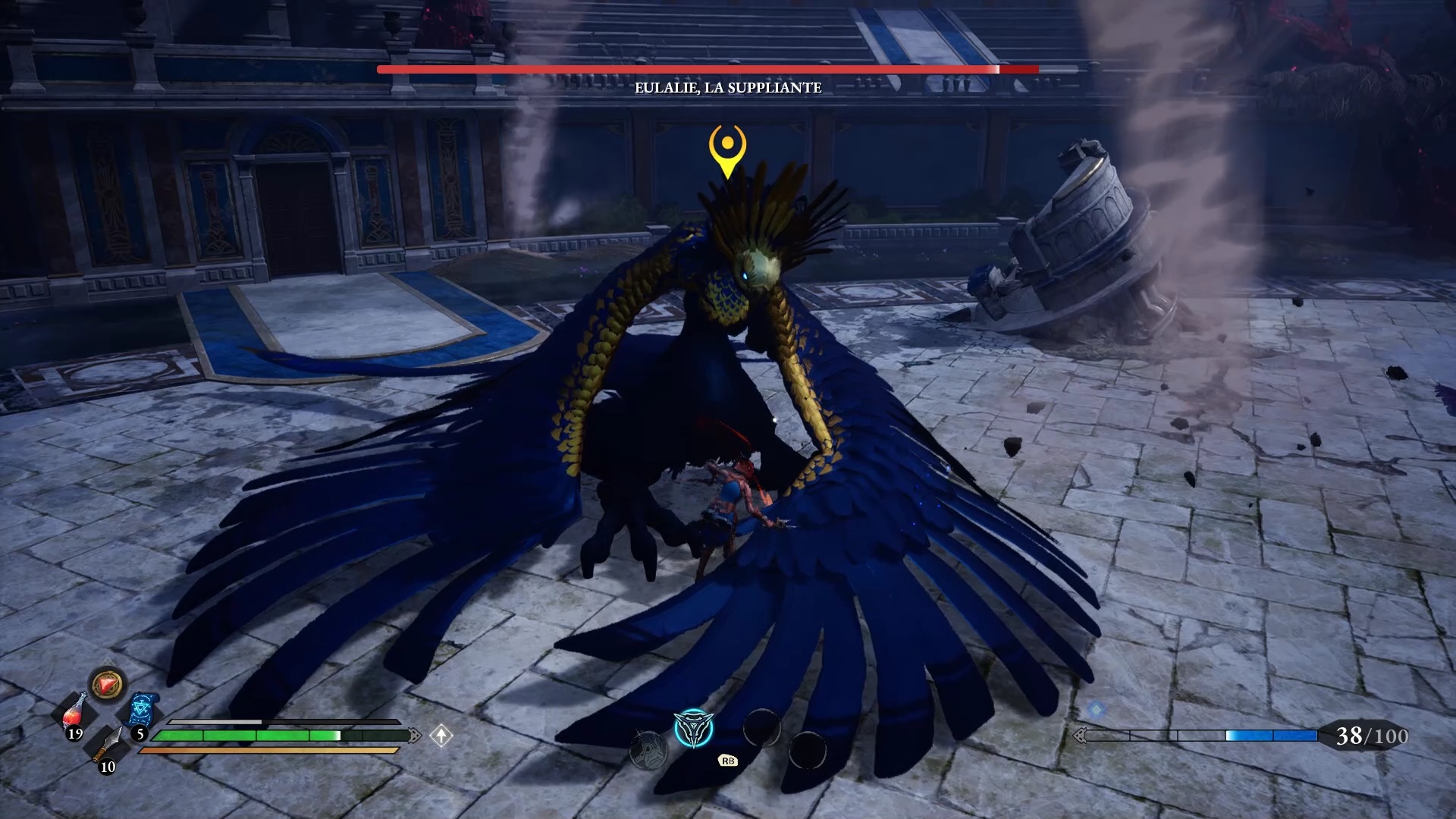Click the white arrow diamond buff icon
The width and height of the screenshot is (1456, 819).
[x=441, y=735]
